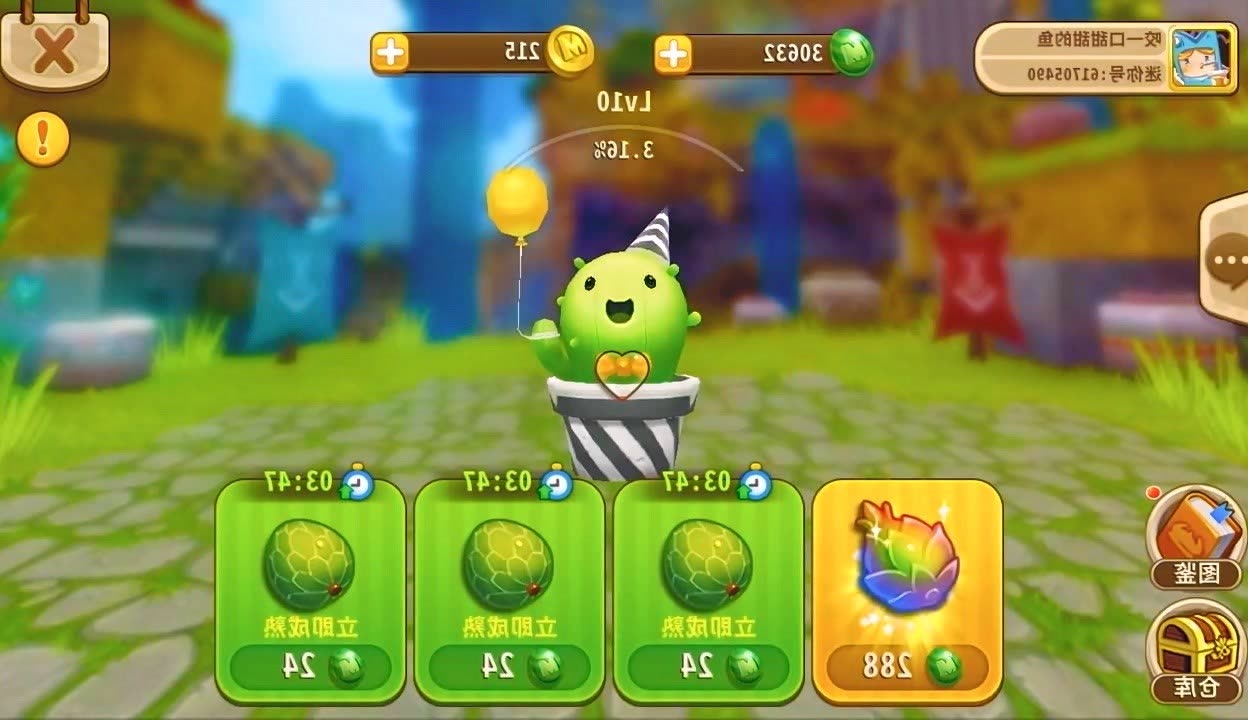1248x720 pixels.
Task: Tap the plus button beside 30632 green beans
Action: point(673,54)
